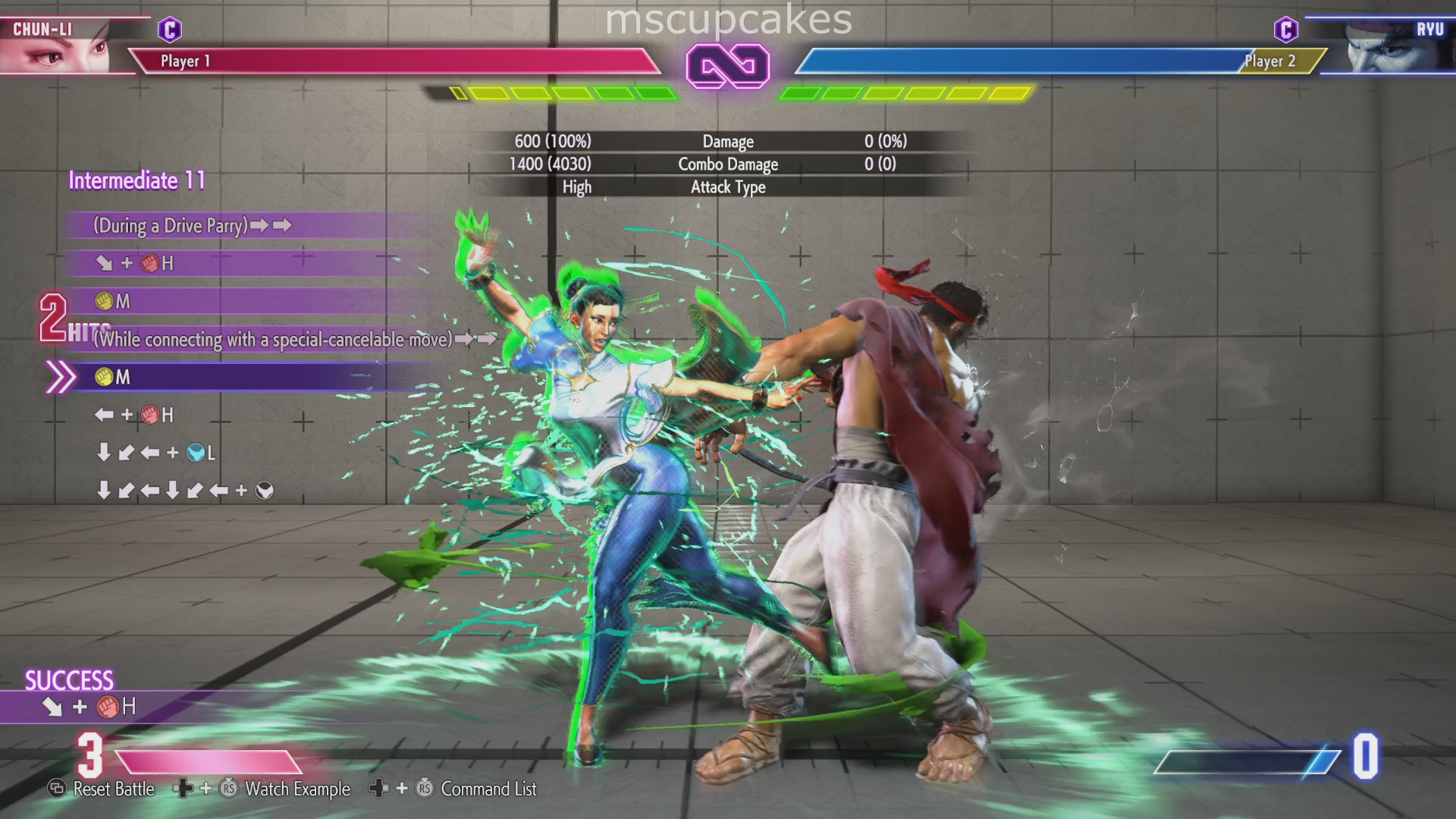The height and width of the screenshot is (819, 1456).
Task: Click Chun-Li's character portrait
Action: (x=57, y=47)
